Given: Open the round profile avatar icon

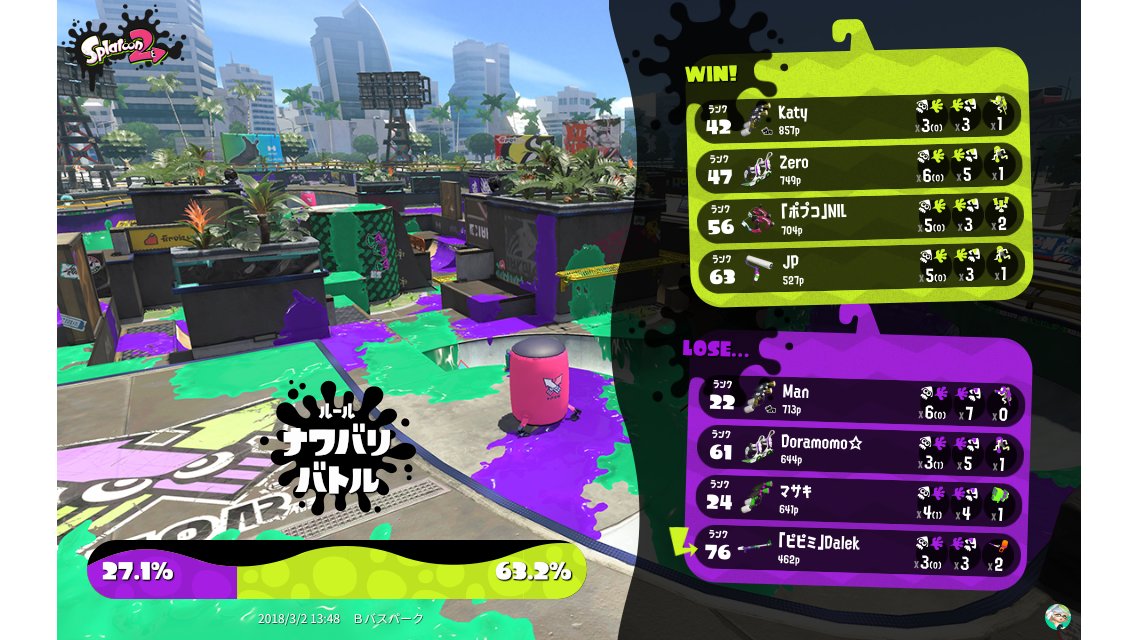Looking at the screenshot, I should (1057, 615).
